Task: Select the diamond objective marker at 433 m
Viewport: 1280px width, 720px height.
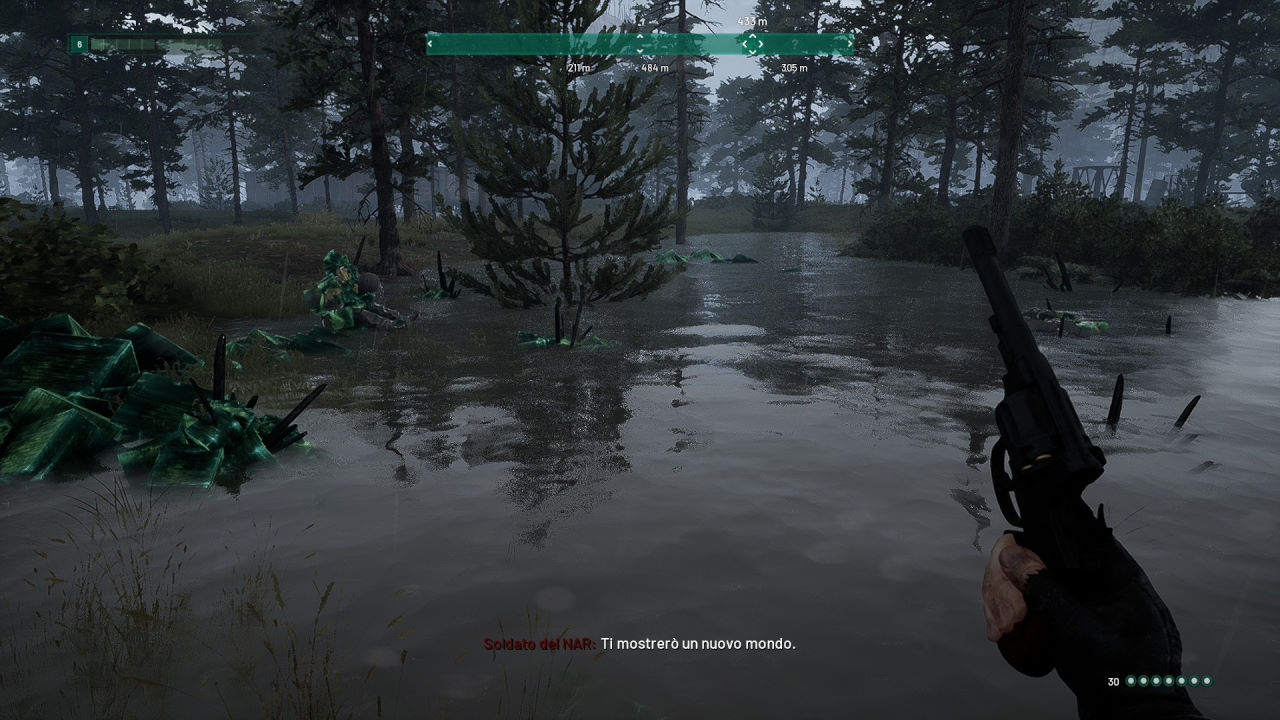Action: pyautogui.click(x=752, y=43)
